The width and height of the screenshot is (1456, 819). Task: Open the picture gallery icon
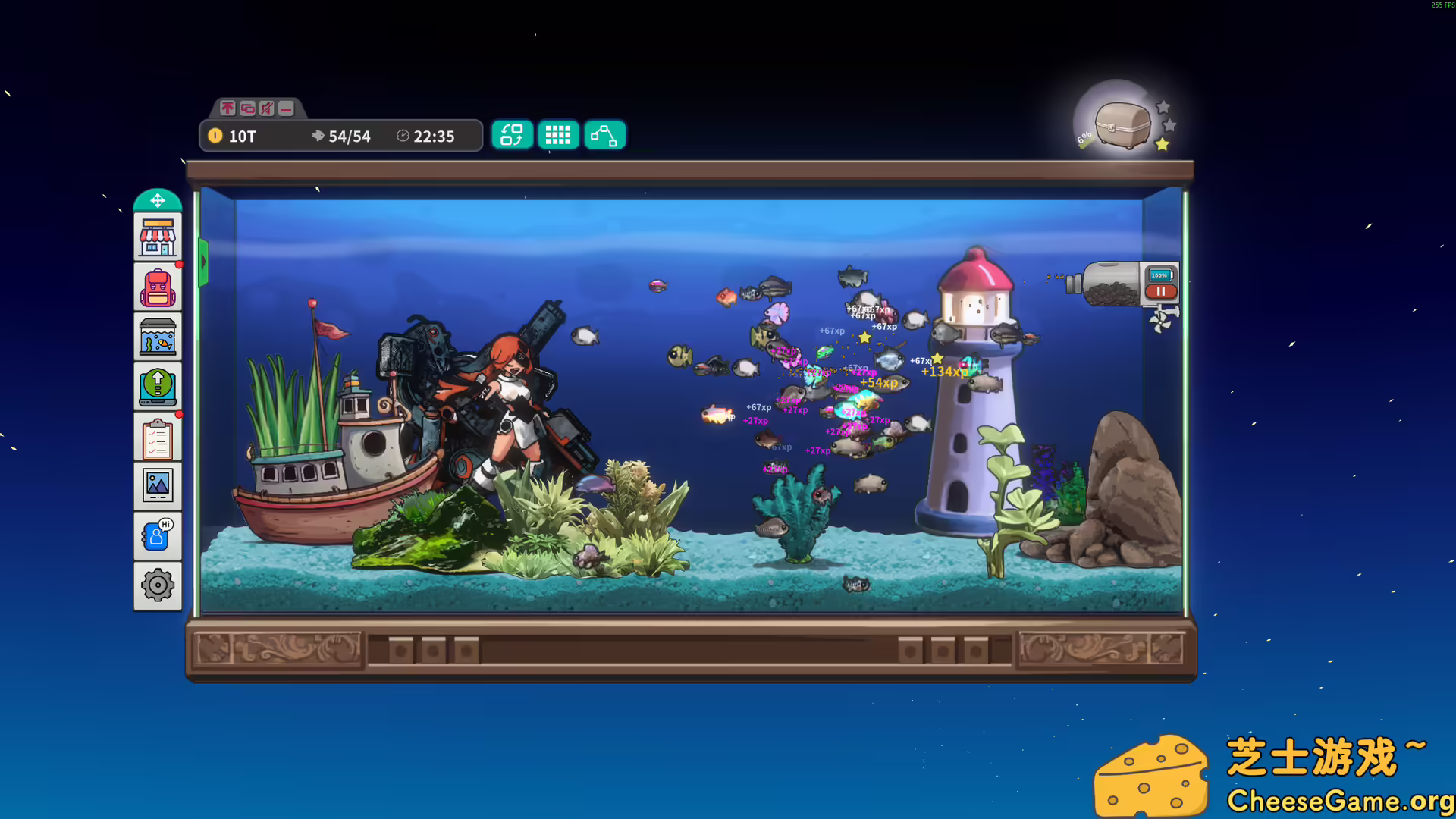pos(158,485)
